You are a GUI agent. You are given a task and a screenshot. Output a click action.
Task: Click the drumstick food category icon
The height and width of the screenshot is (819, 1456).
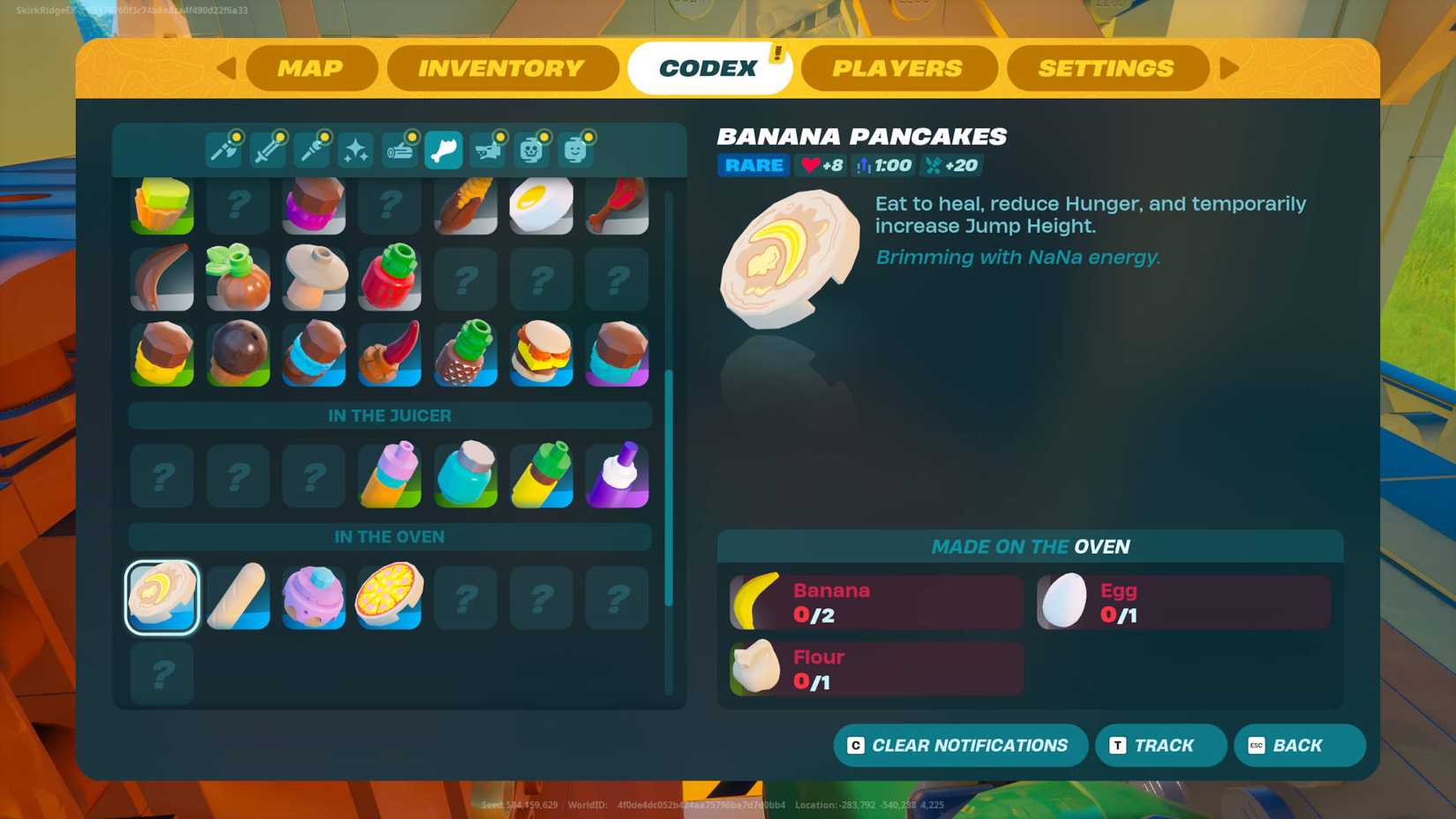coord(444,149)
